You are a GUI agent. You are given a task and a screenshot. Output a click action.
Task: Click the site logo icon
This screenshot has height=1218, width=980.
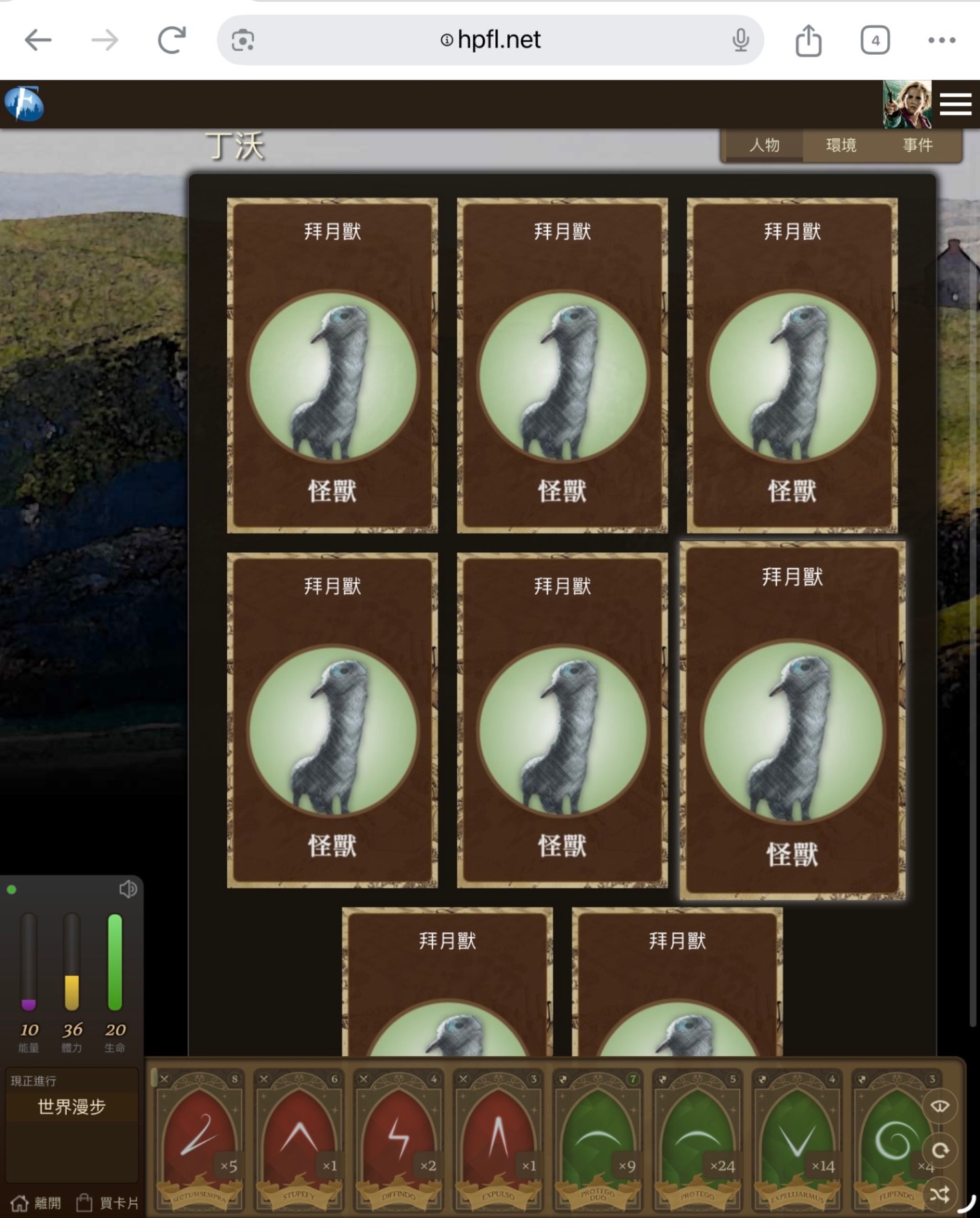point(24,104)
